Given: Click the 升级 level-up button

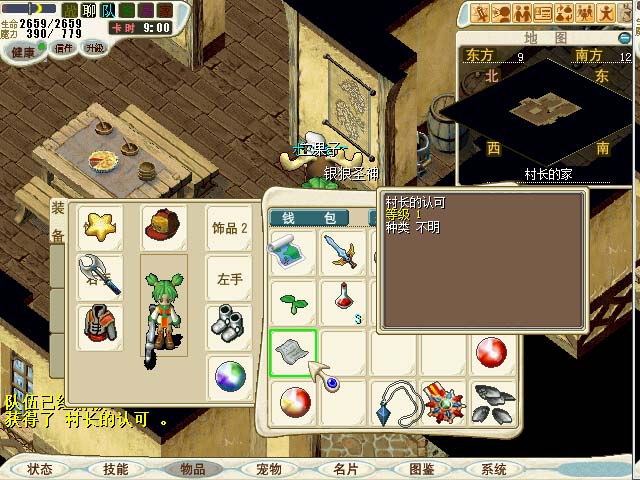Looking at the screenshot, I should pyautogui.click(x=95, y=48).
